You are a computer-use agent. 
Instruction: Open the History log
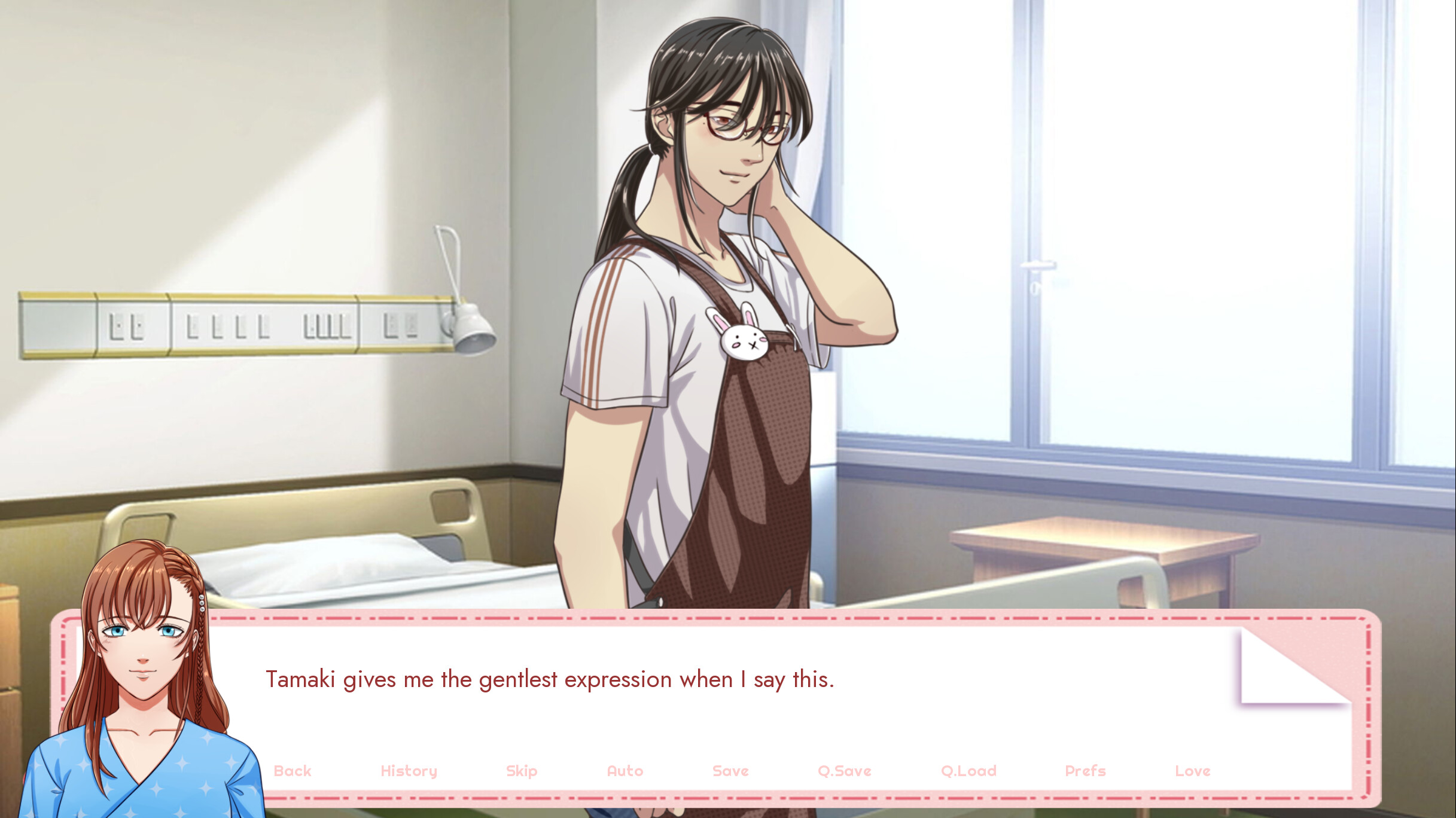[x=408, y=771]
